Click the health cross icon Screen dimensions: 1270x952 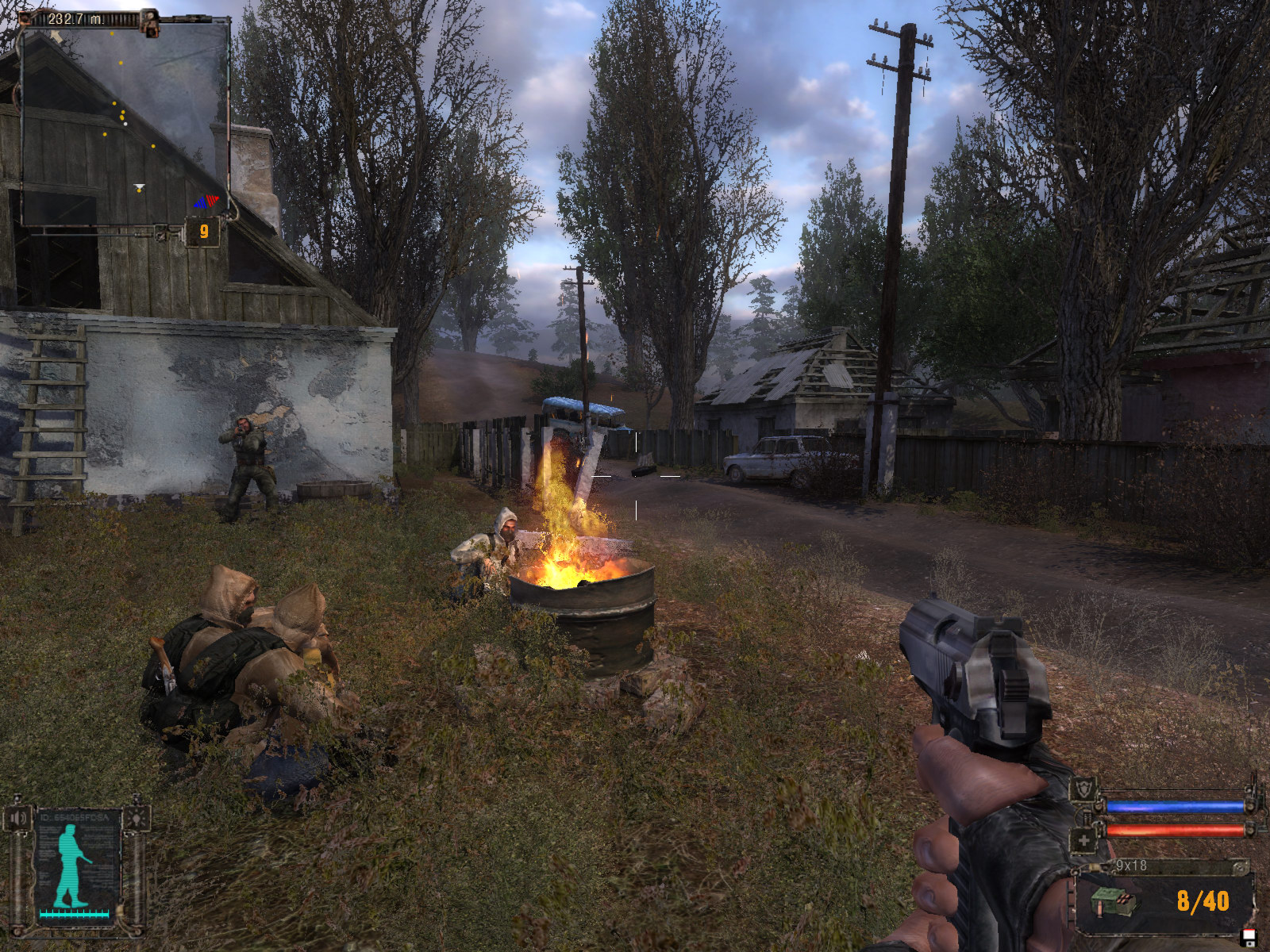(1083, 840)
